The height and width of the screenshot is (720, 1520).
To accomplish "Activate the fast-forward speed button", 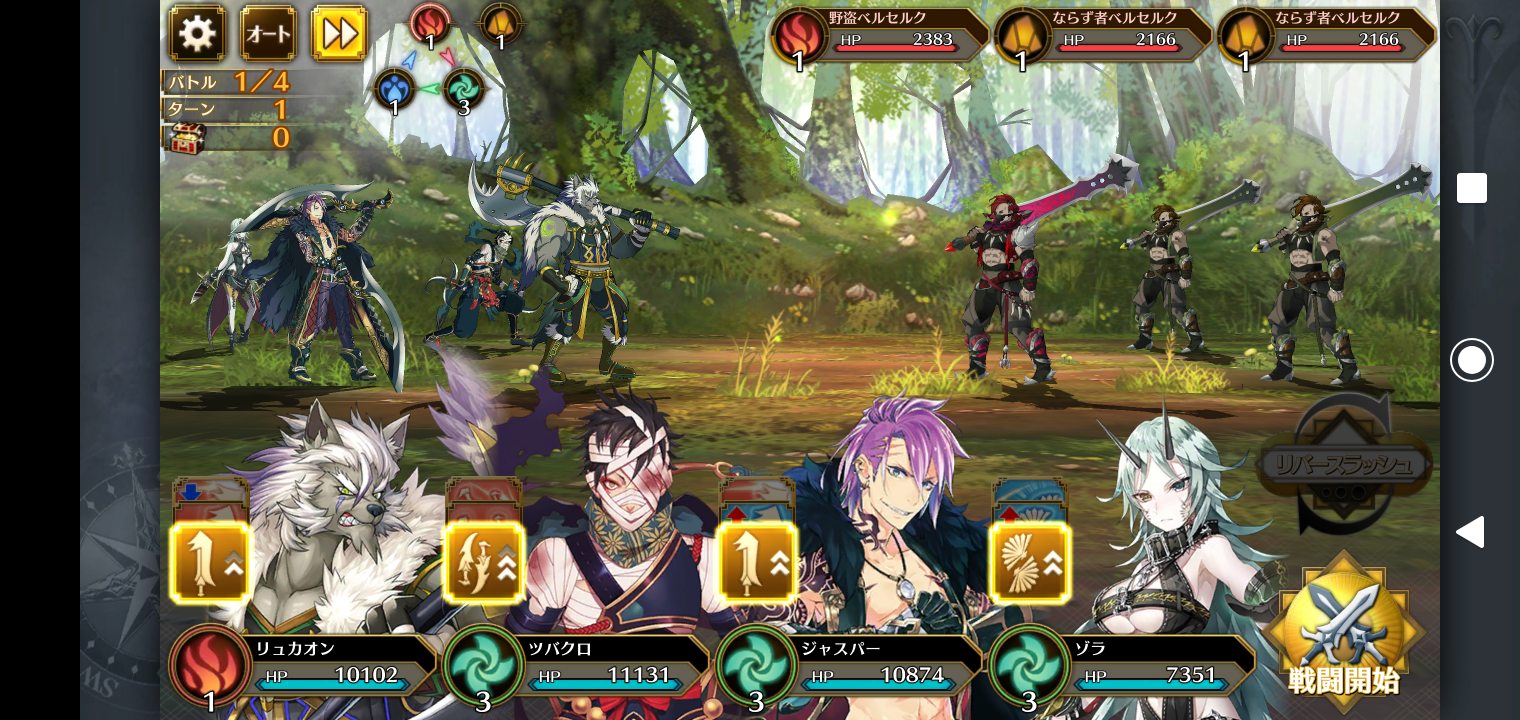I will (340, 34).
